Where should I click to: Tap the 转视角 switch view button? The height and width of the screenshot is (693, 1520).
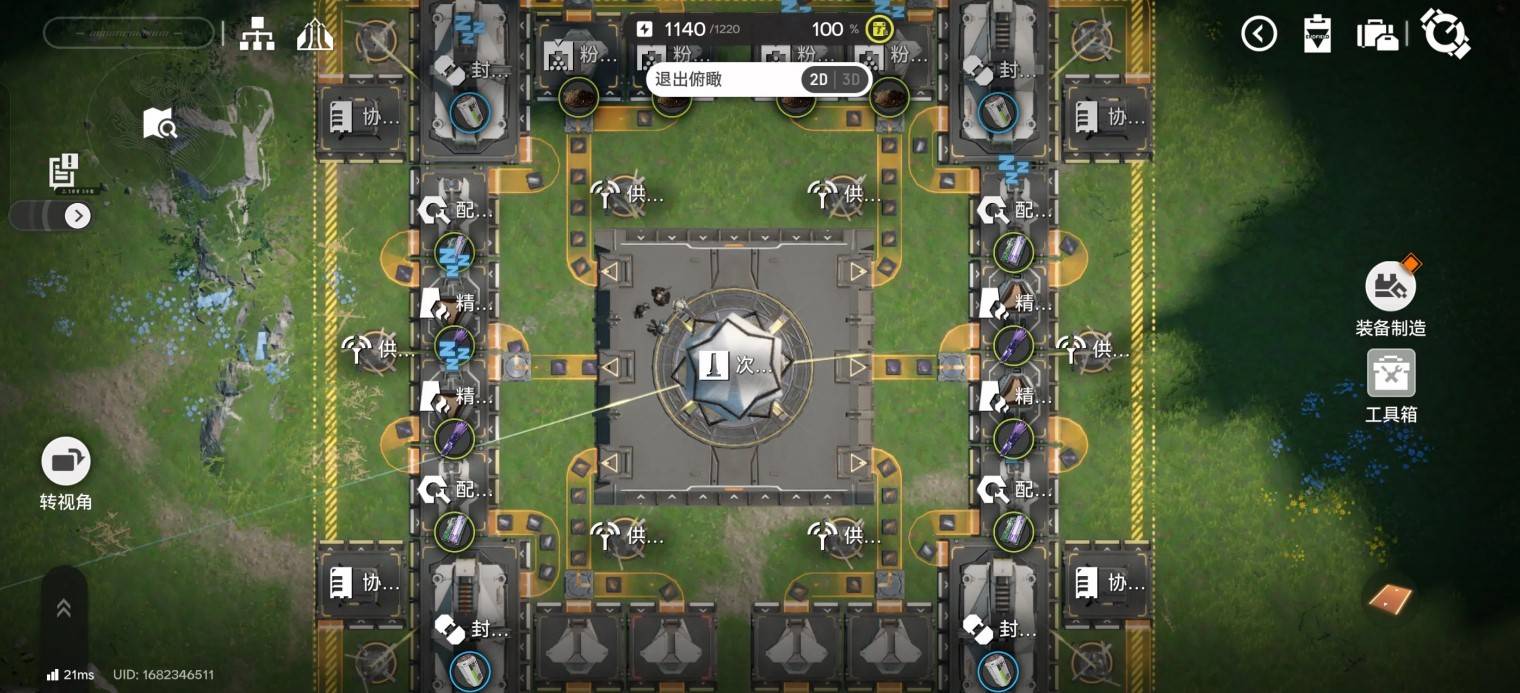point(66,462)
